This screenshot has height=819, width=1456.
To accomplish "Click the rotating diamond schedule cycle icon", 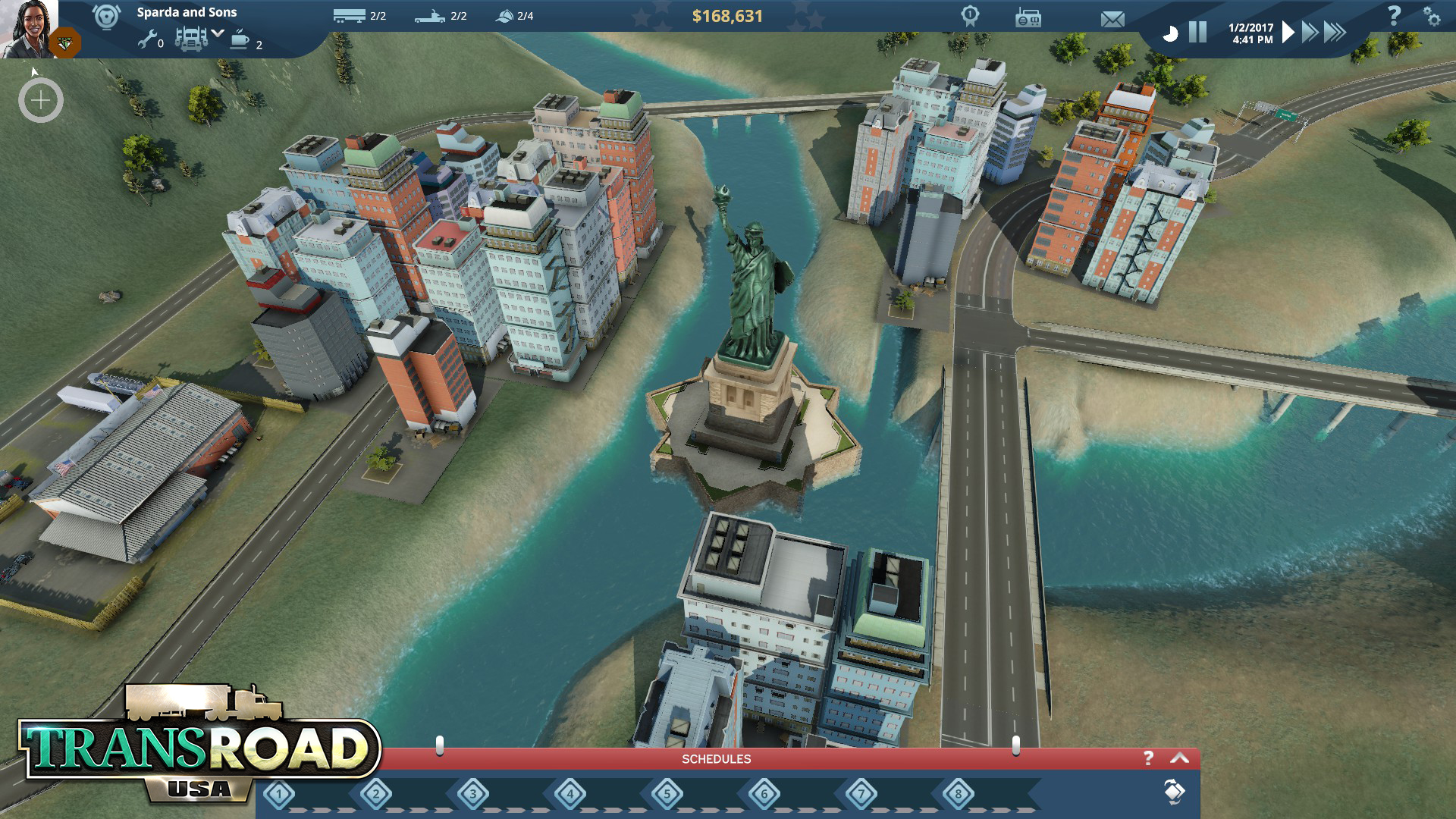I will (x=1173, y=792).
